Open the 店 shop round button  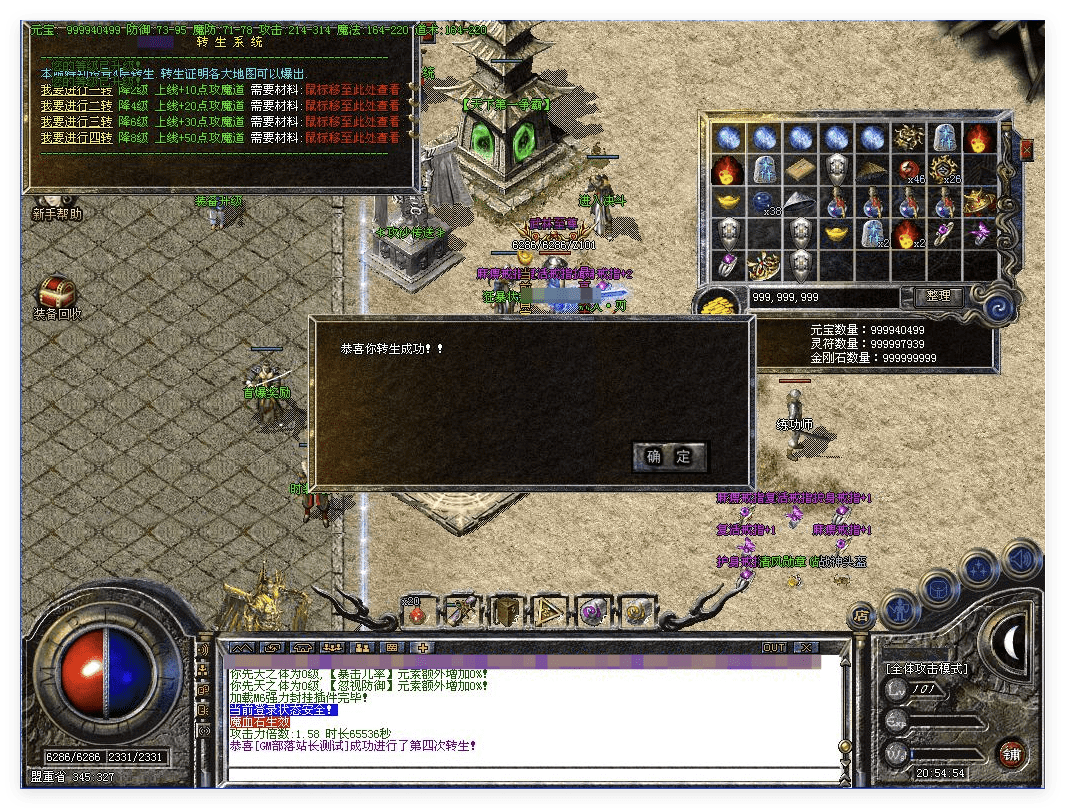coord(861,614)
